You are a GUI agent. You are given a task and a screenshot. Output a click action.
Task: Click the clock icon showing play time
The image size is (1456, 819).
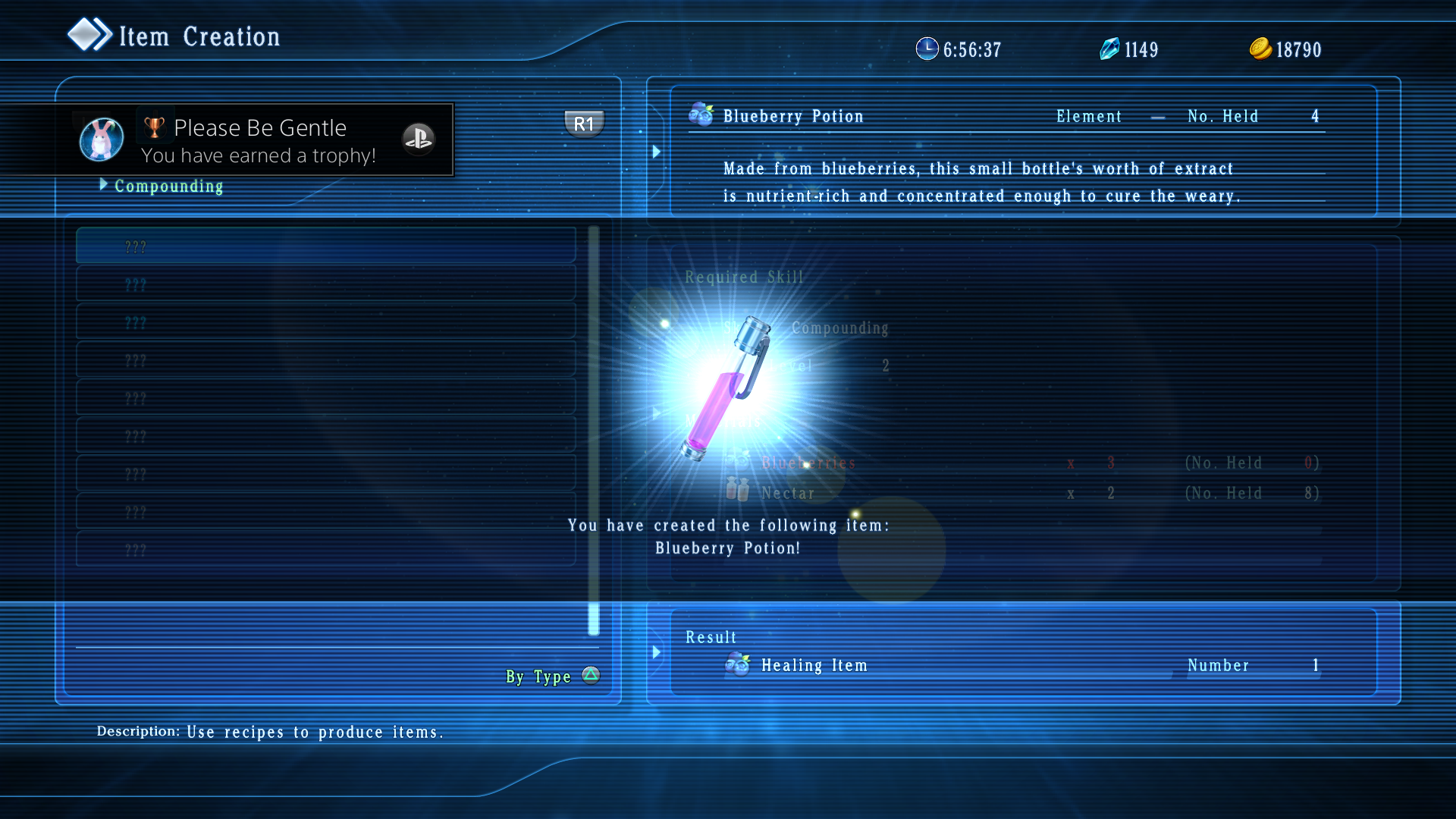coord(928,49)
